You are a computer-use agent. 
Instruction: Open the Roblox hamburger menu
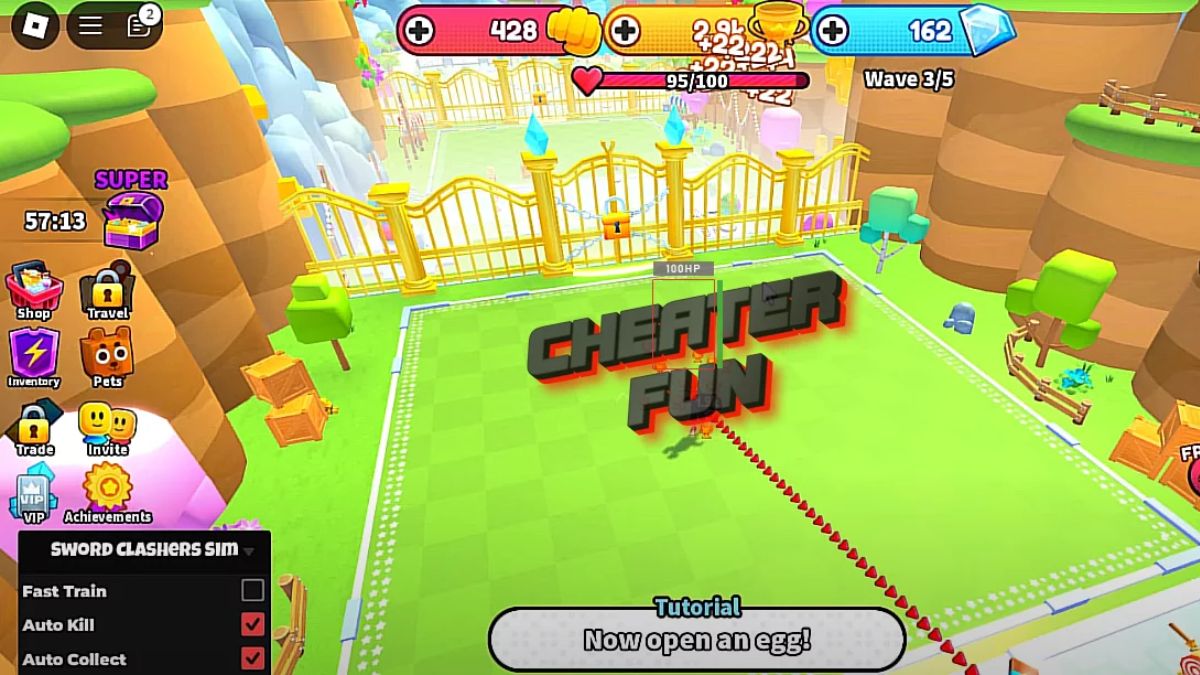click(x=91, y=25)
